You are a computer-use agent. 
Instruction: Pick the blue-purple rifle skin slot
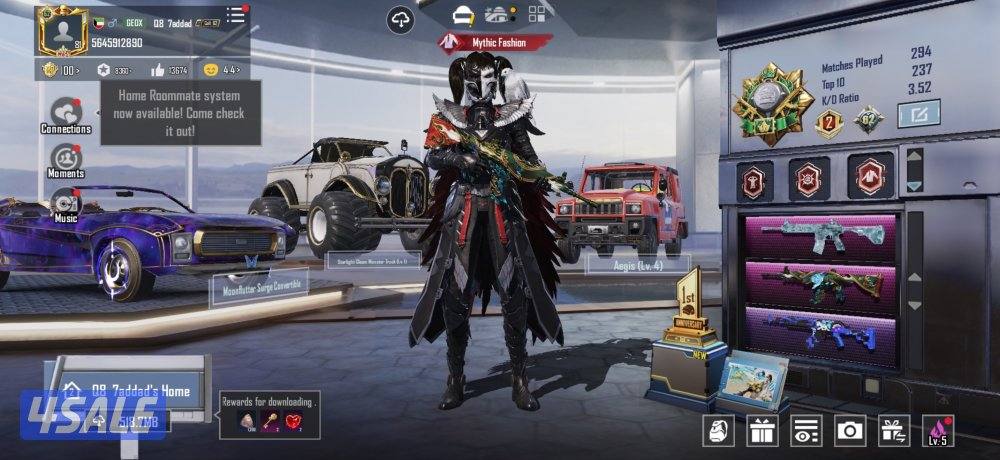[819, 331]
